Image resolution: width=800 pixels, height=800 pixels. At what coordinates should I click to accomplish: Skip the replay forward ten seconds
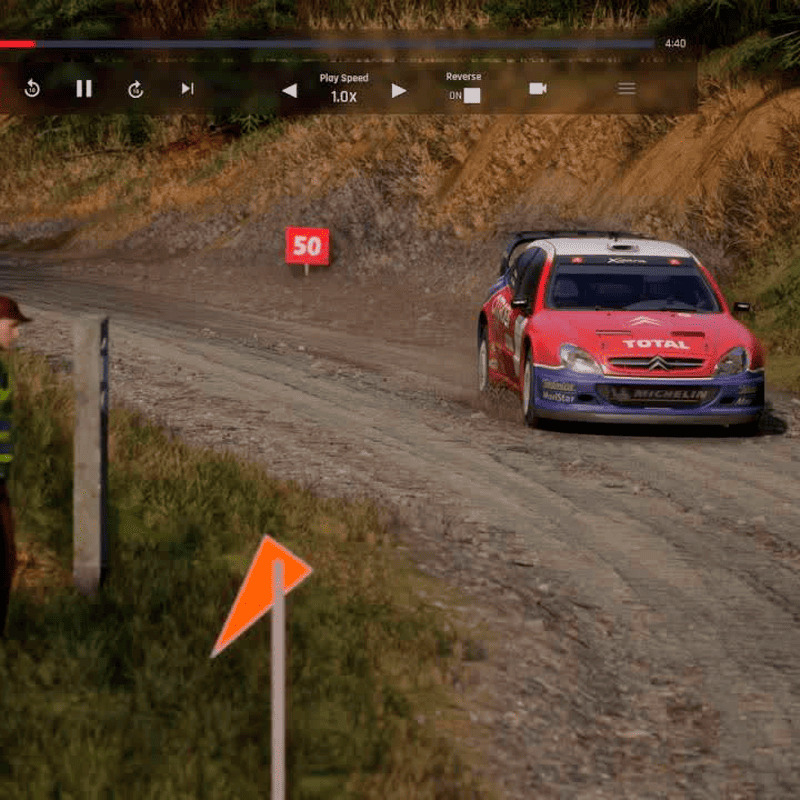coord(136,89)
